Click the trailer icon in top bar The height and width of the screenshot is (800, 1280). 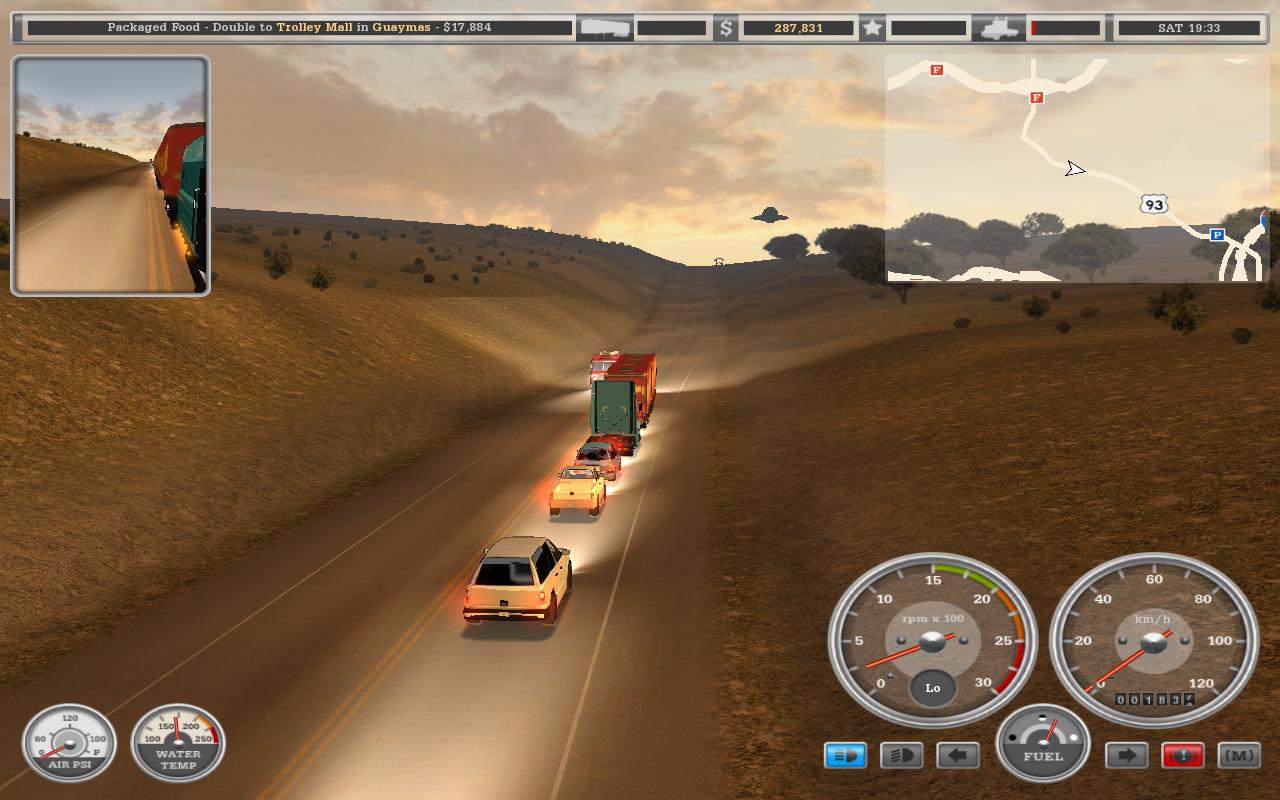[x=605, y=28]
